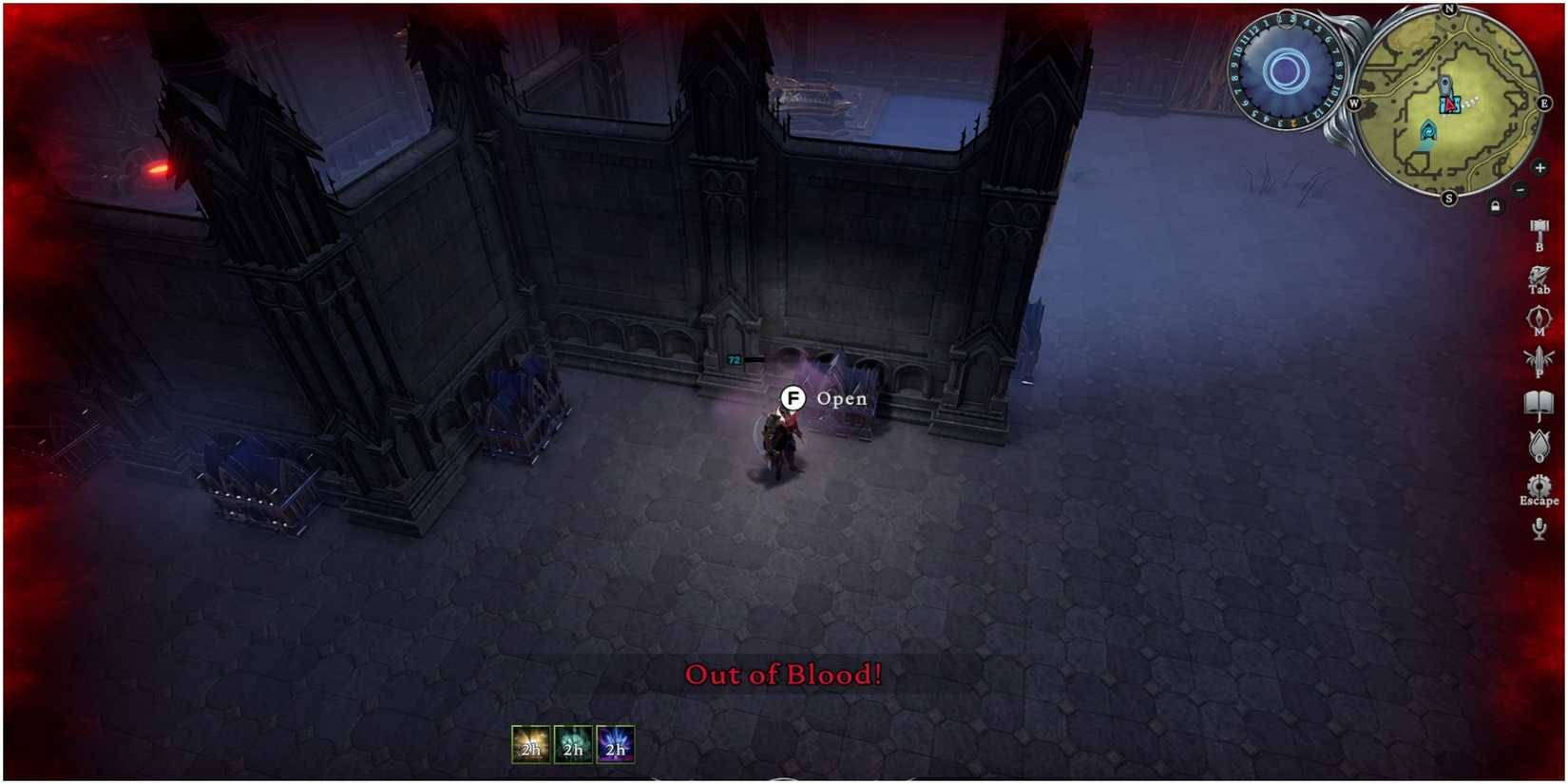Viewport: 1568px width, 784px height.
Task: Click the N compass marker on the minimap
Action: tap(1448, 10)
